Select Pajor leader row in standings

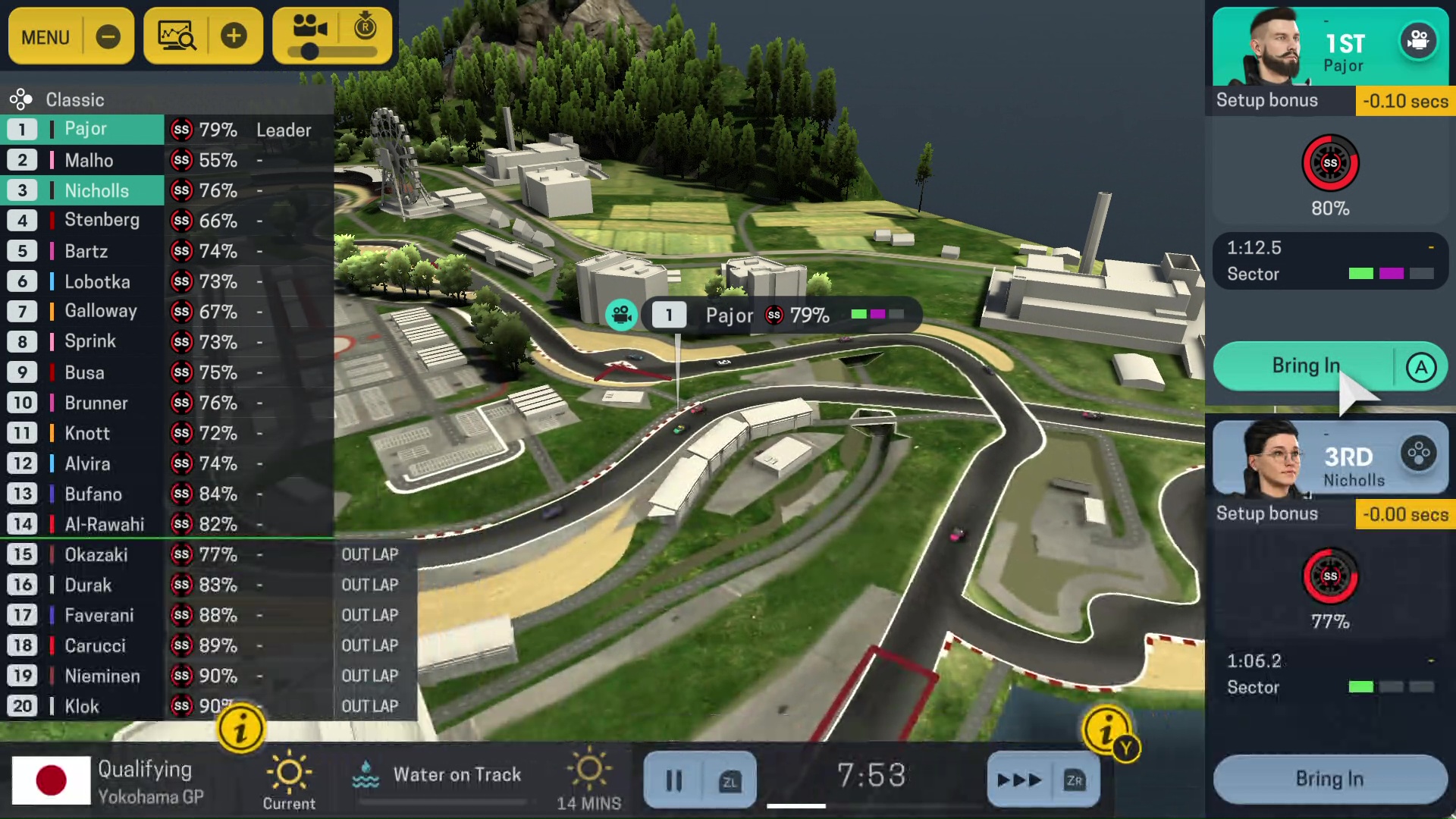click(x=86, y=130)
